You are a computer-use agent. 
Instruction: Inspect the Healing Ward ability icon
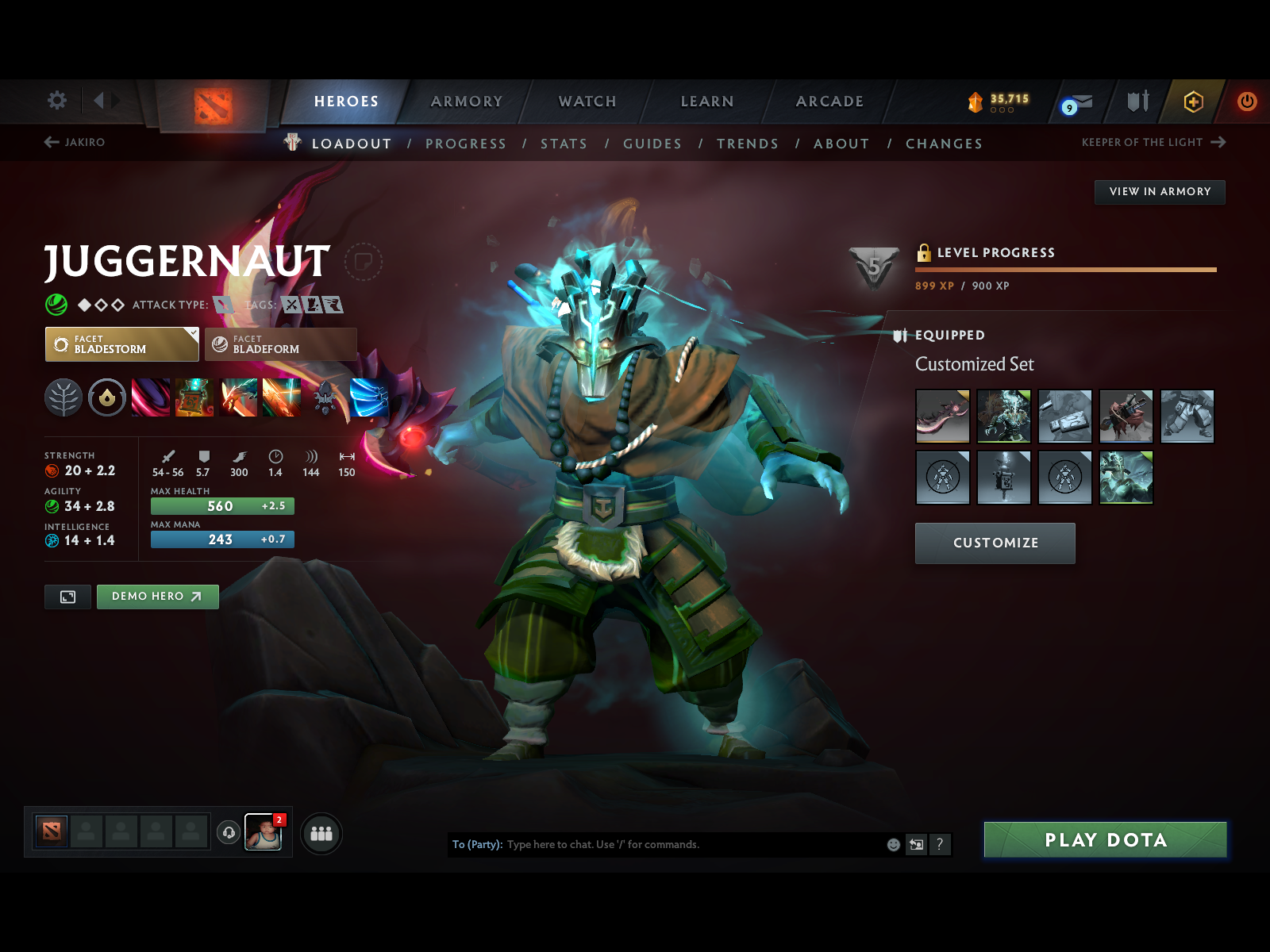click(194, 398)
